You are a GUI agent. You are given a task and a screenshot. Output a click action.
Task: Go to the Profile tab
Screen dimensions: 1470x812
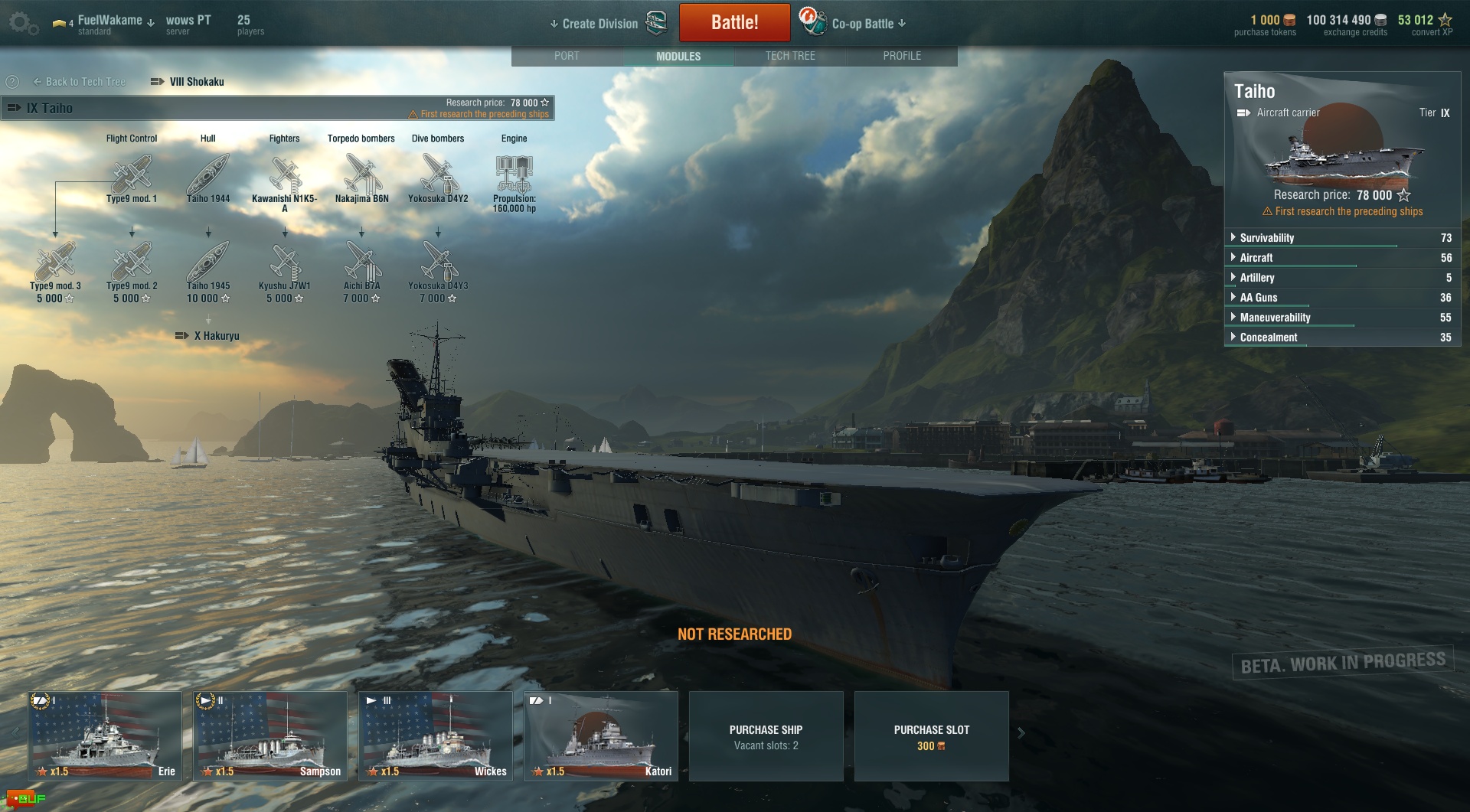click(x=902, y=56)
